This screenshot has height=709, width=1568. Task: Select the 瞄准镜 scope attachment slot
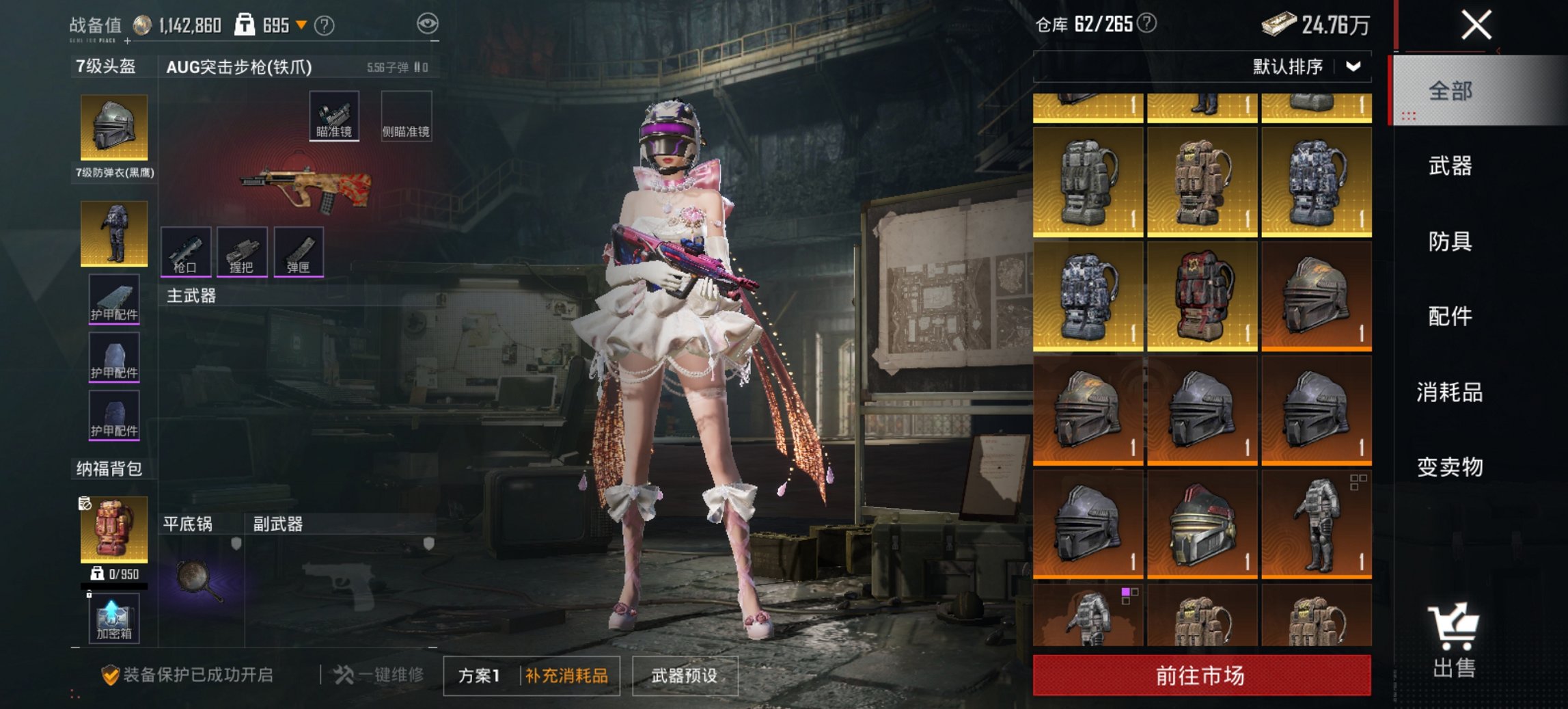coord(335,114)
